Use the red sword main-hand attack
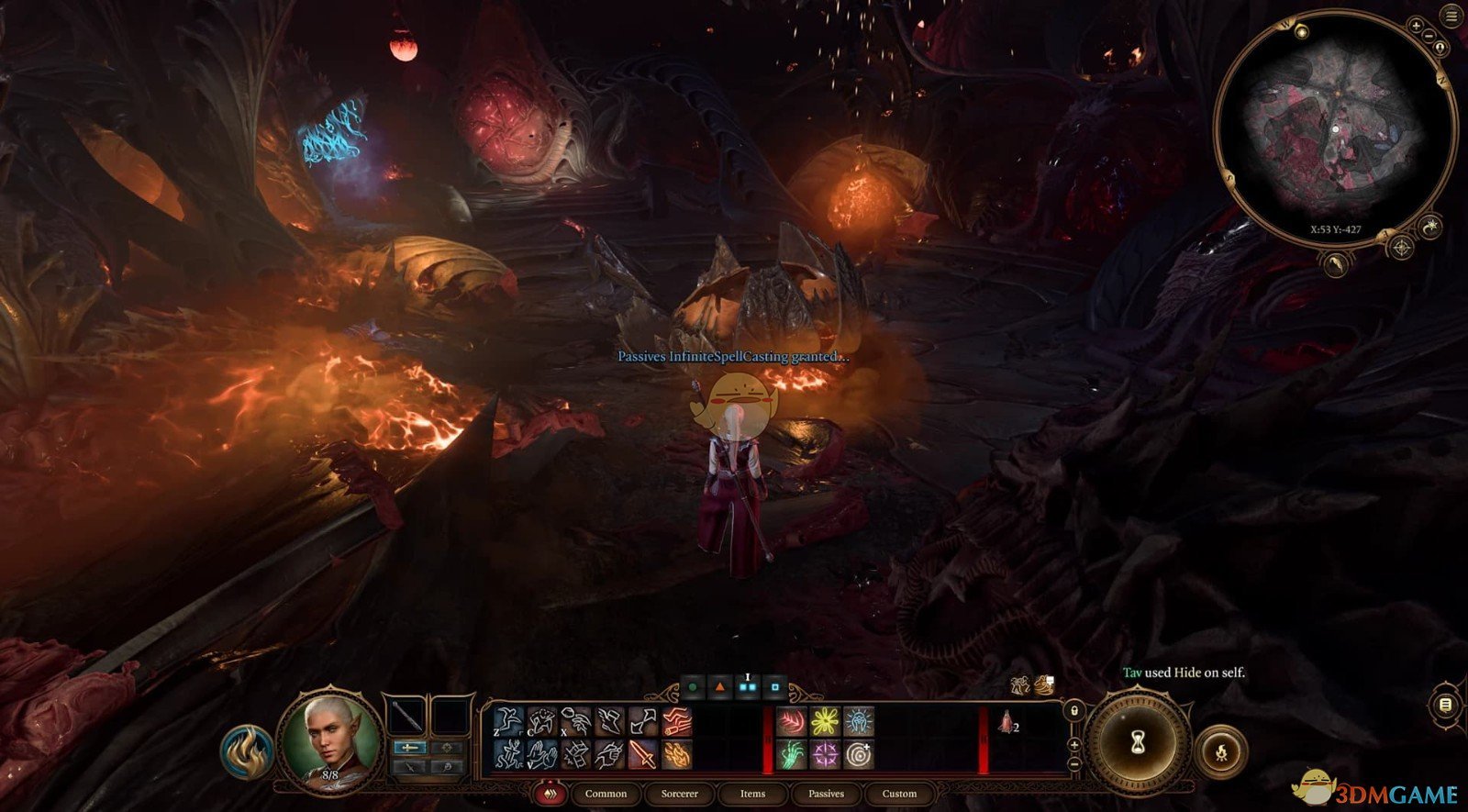Screen dimensions: 1468x812 [642, 755]
